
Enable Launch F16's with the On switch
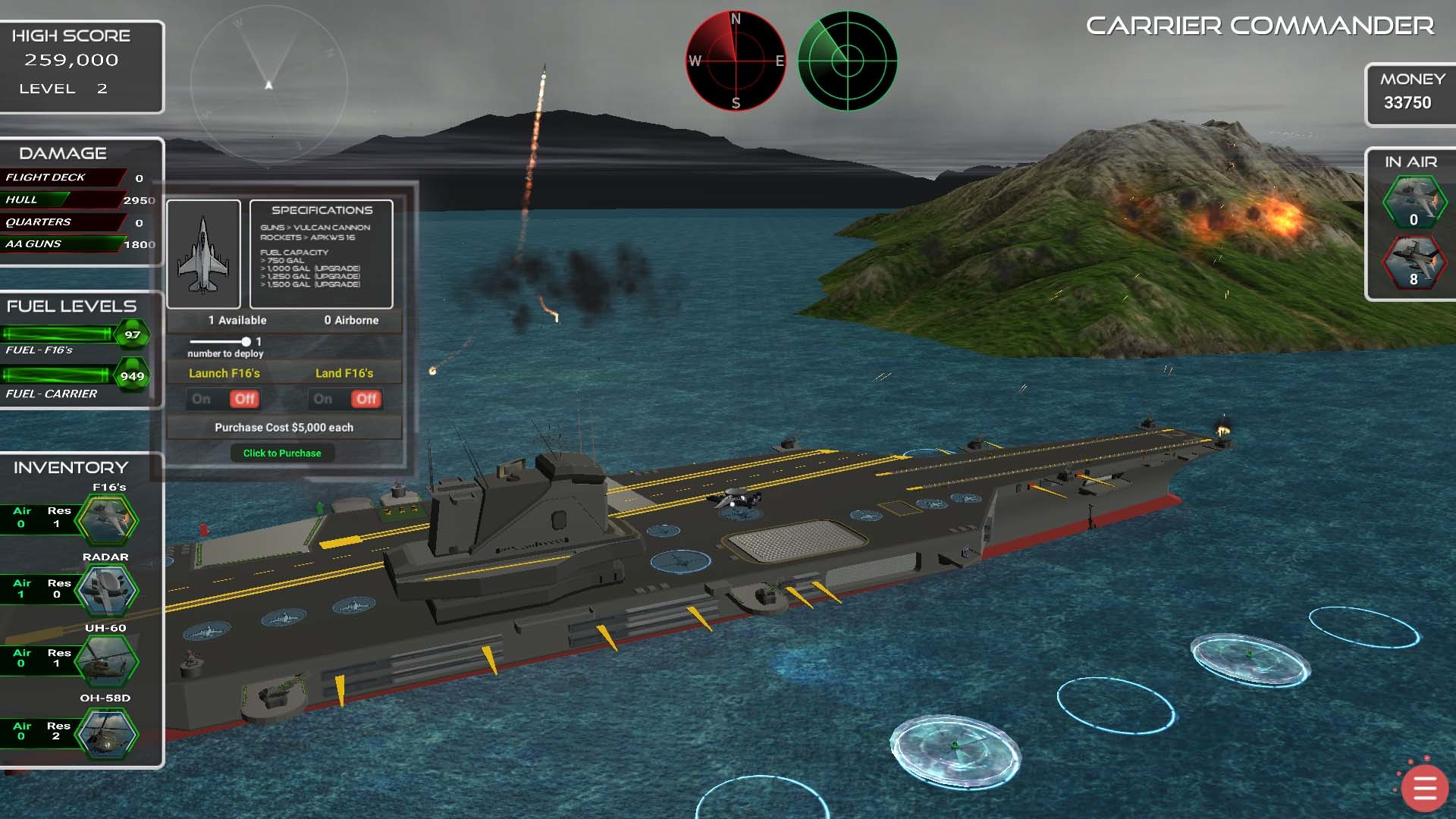click(201, 399)
